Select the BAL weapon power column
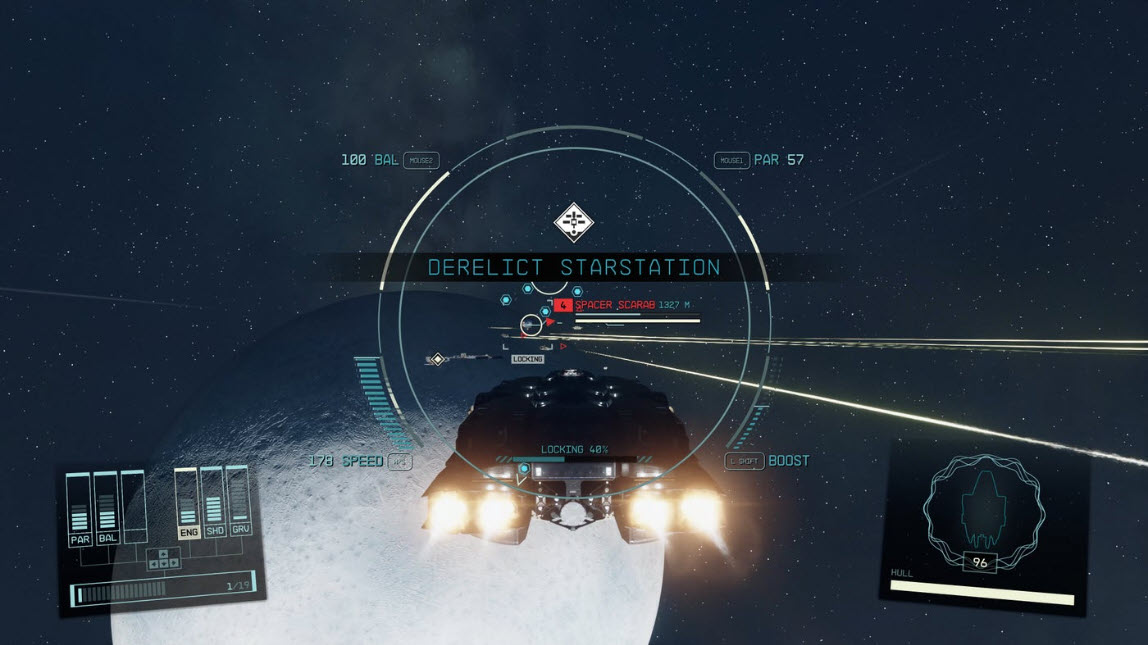Screen dimensions: 1148x645 pyautogui.click(x=107, y=510)
